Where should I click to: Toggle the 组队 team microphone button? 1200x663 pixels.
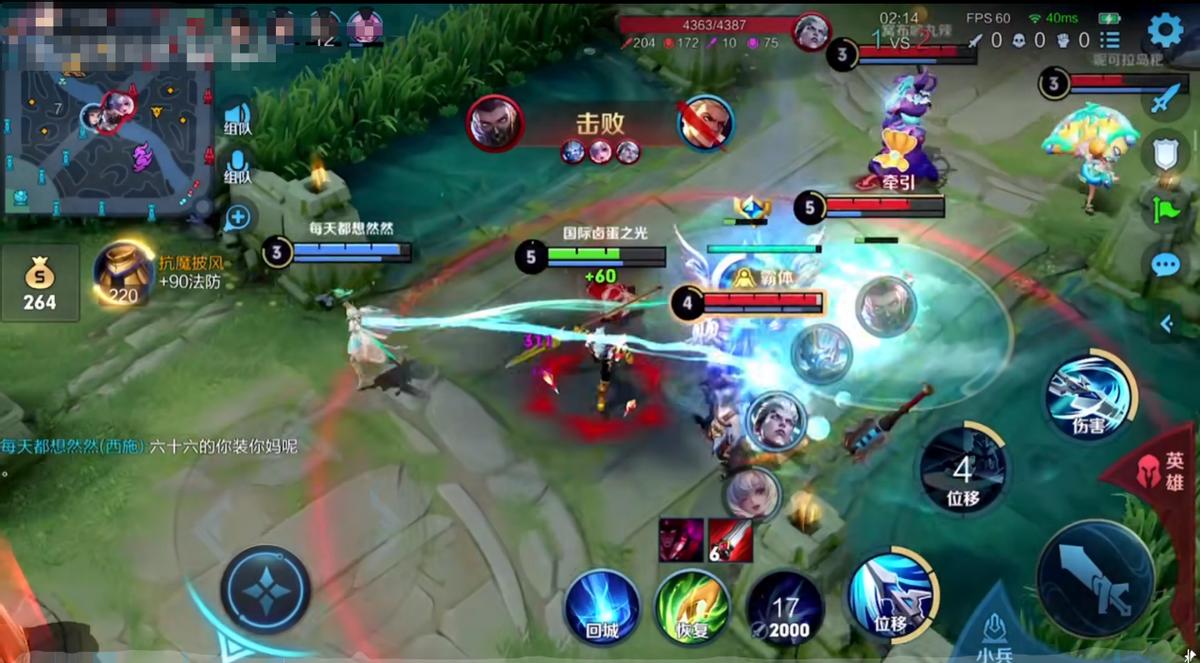click(x=237, y=166)
